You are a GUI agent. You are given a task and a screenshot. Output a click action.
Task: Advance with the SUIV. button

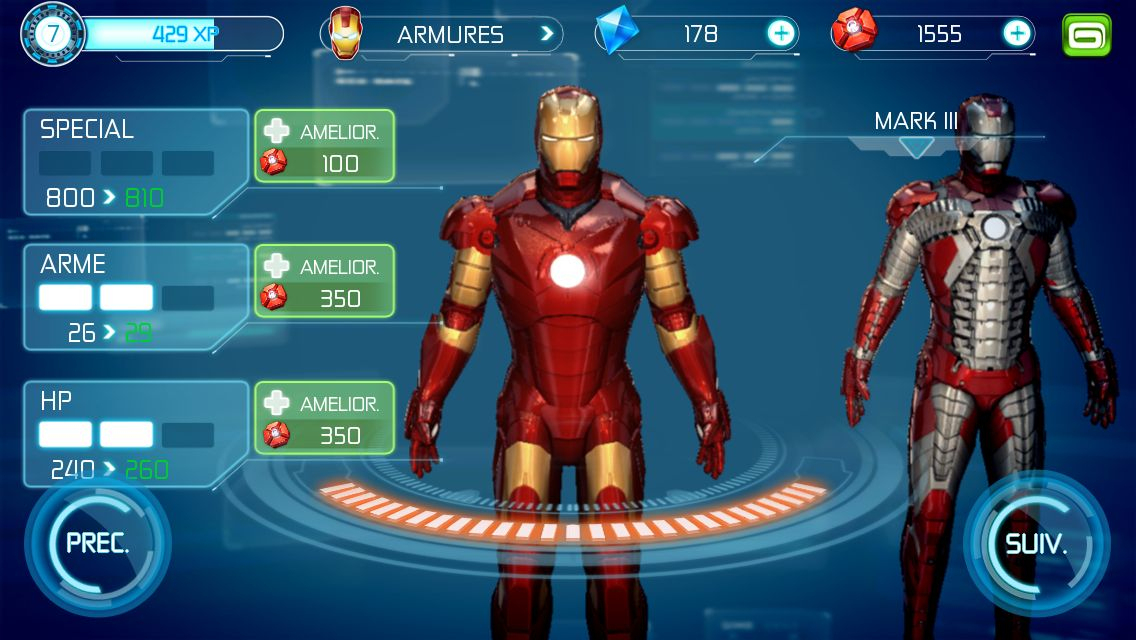(x=1036, y=546)
